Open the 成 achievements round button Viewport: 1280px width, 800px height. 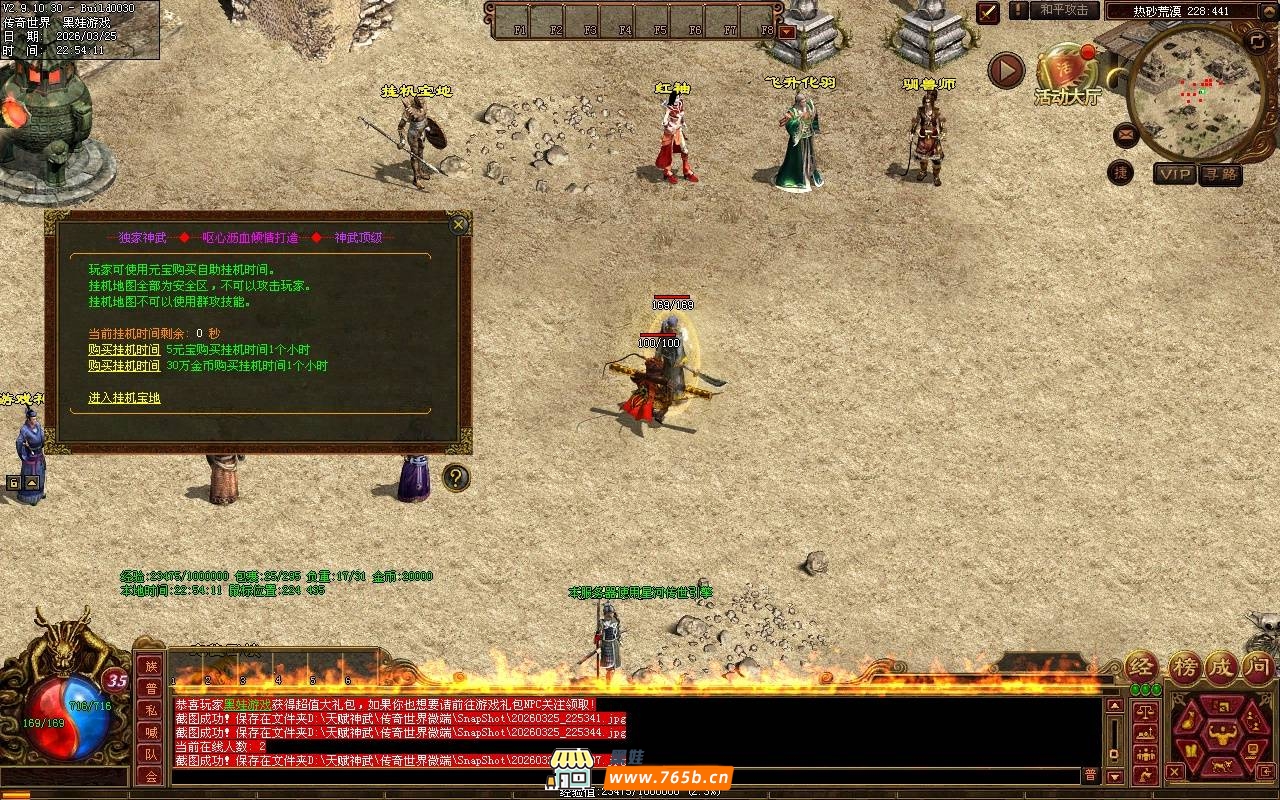[x=1221, y=667]
